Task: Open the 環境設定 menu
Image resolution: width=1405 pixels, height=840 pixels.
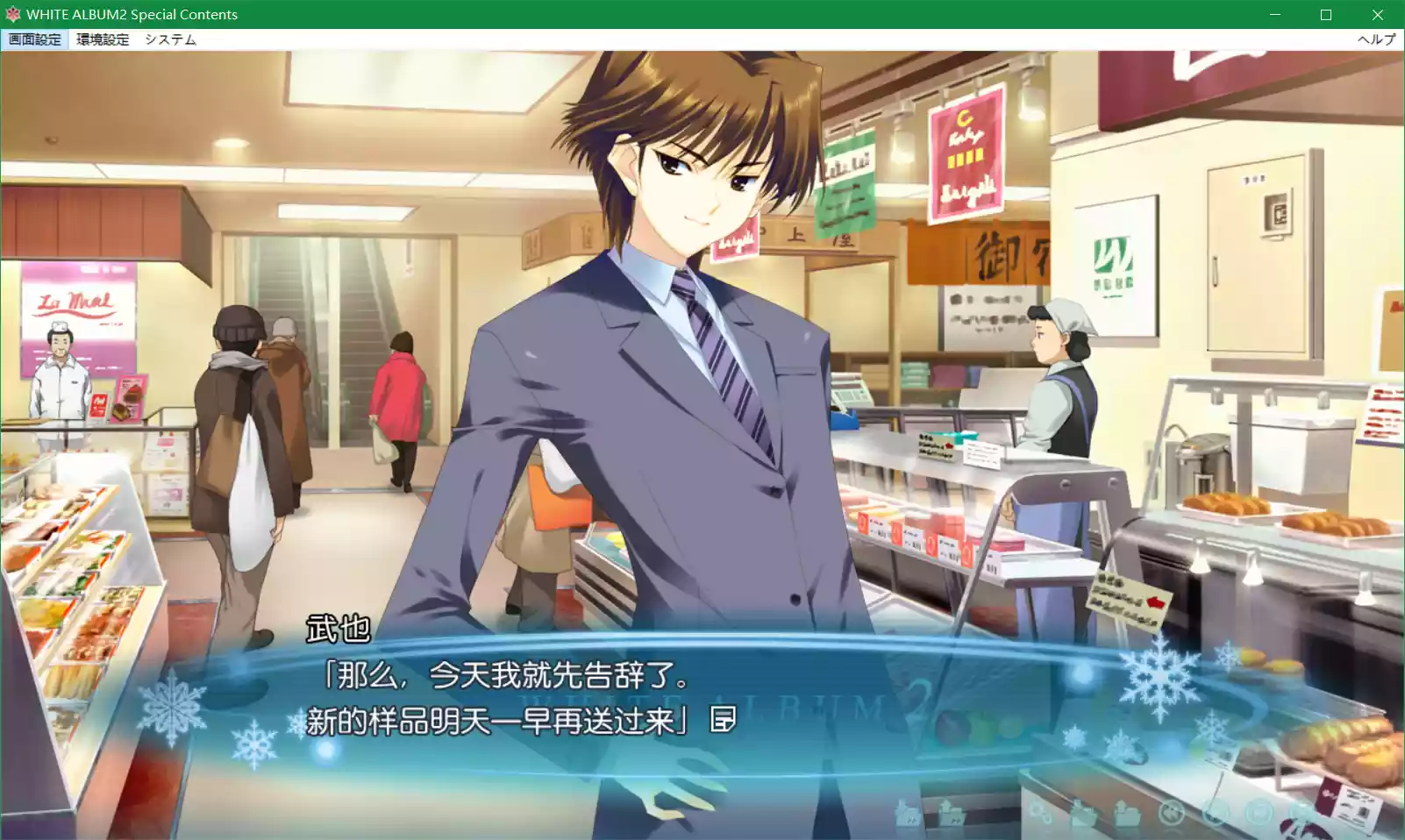Action: tap(103, 39)
